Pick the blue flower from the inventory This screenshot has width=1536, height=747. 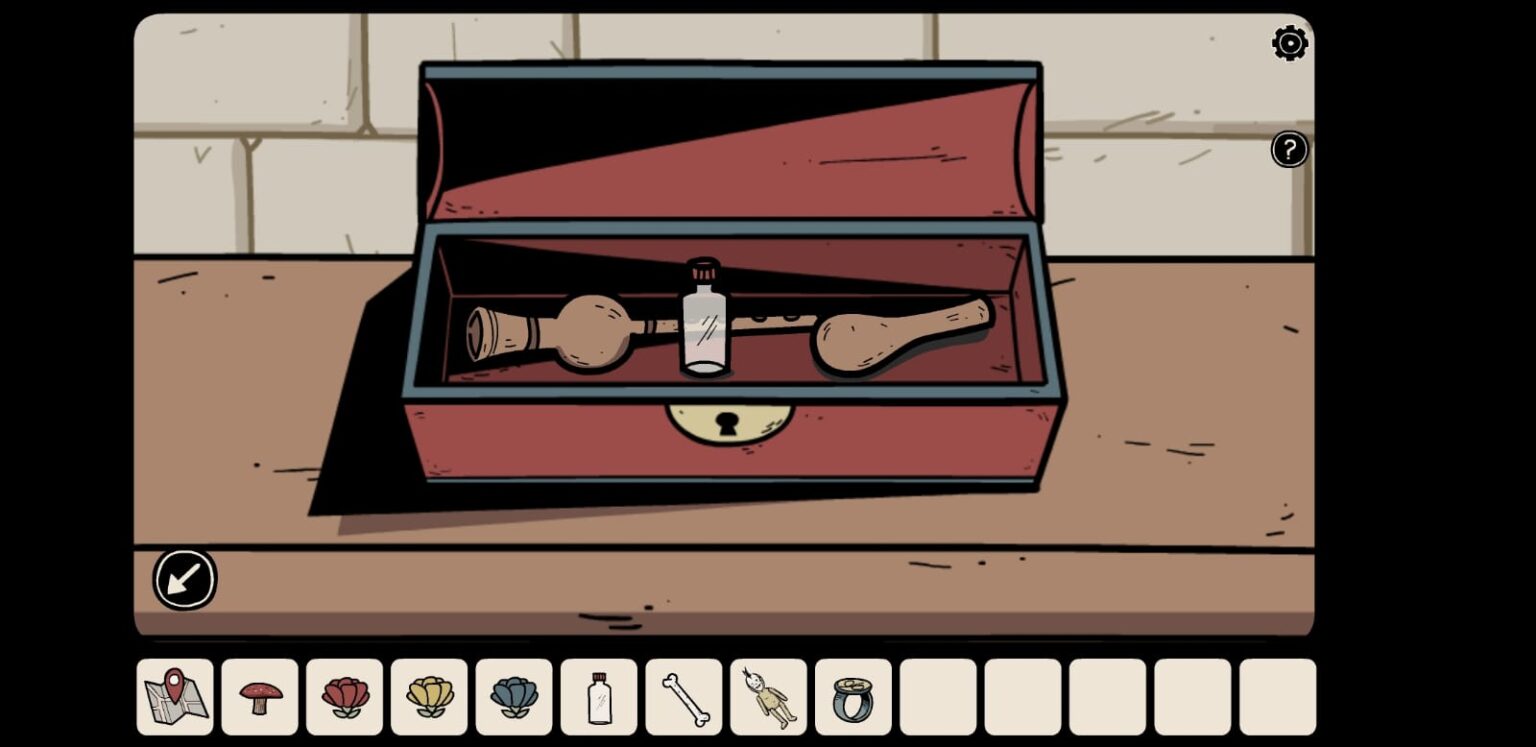(513, 697)
